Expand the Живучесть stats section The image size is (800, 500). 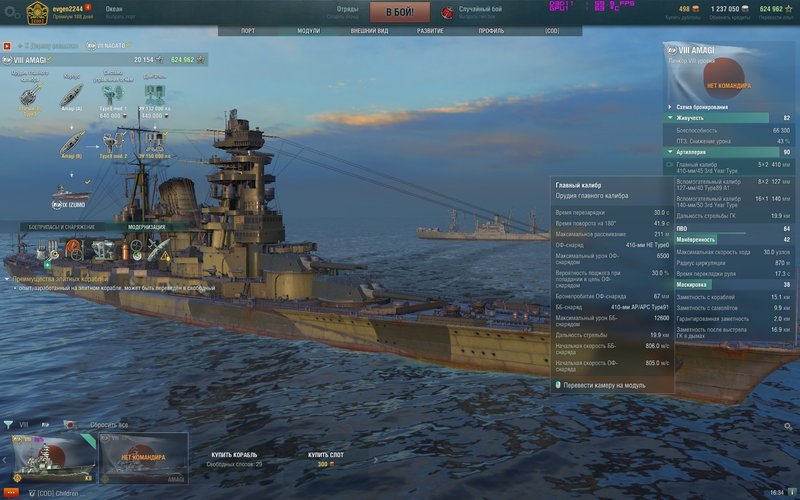729,117
